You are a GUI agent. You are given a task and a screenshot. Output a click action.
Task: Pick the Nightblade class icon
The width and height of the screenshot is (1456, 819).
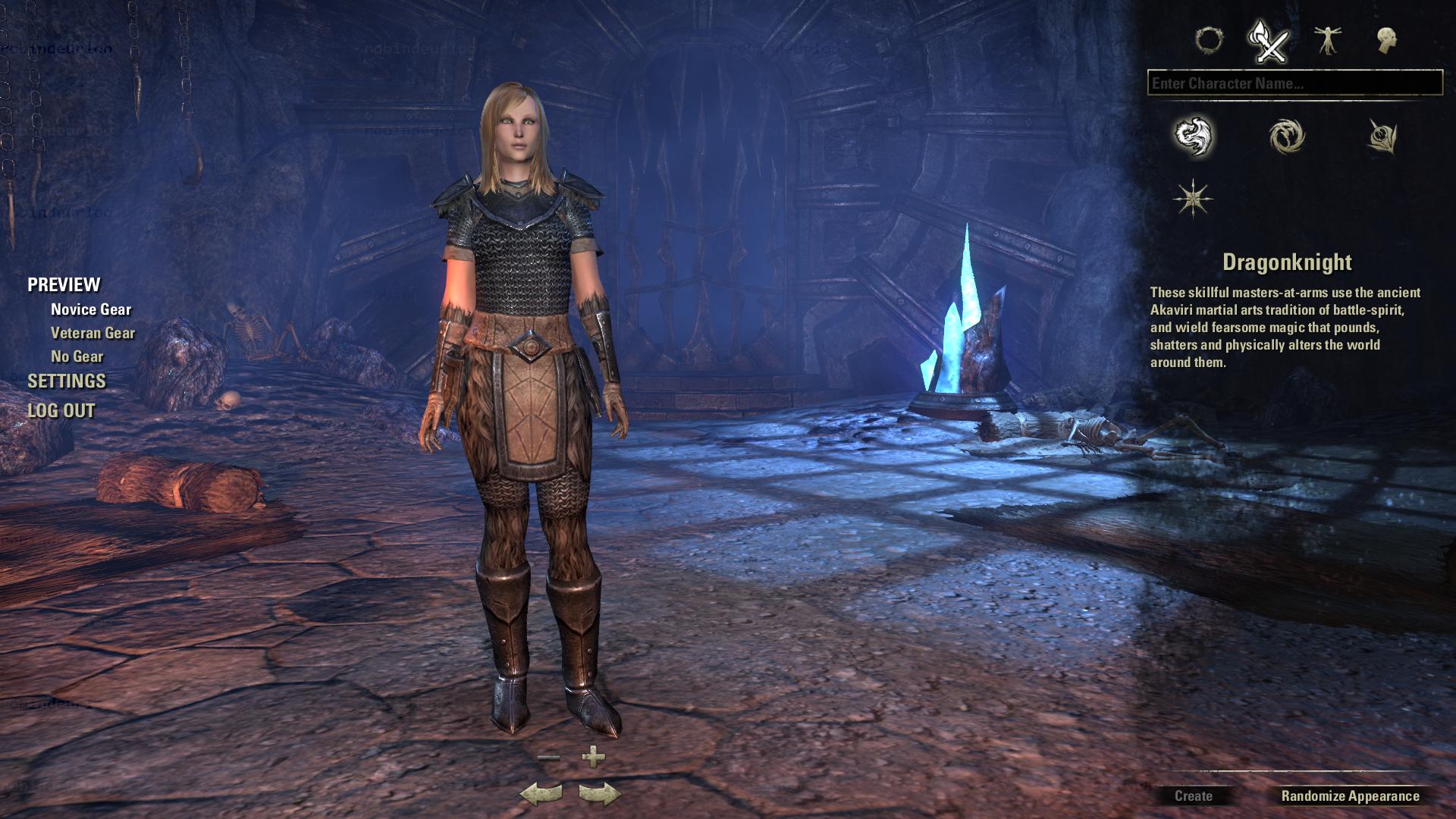(x=1382, y=136)
